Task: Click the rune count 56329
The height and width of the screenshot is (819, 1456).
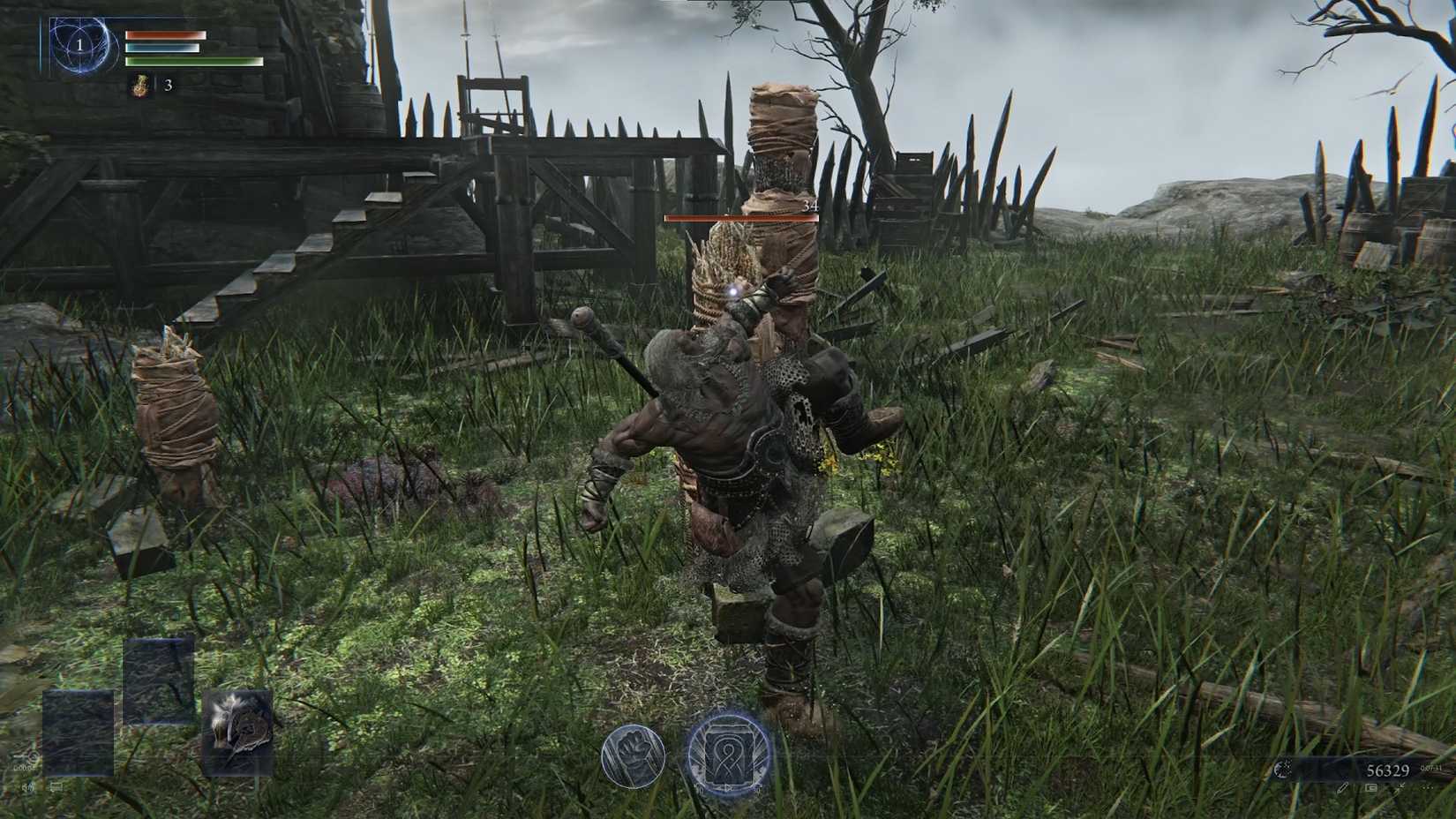Action: click(x=1388, y=770)
